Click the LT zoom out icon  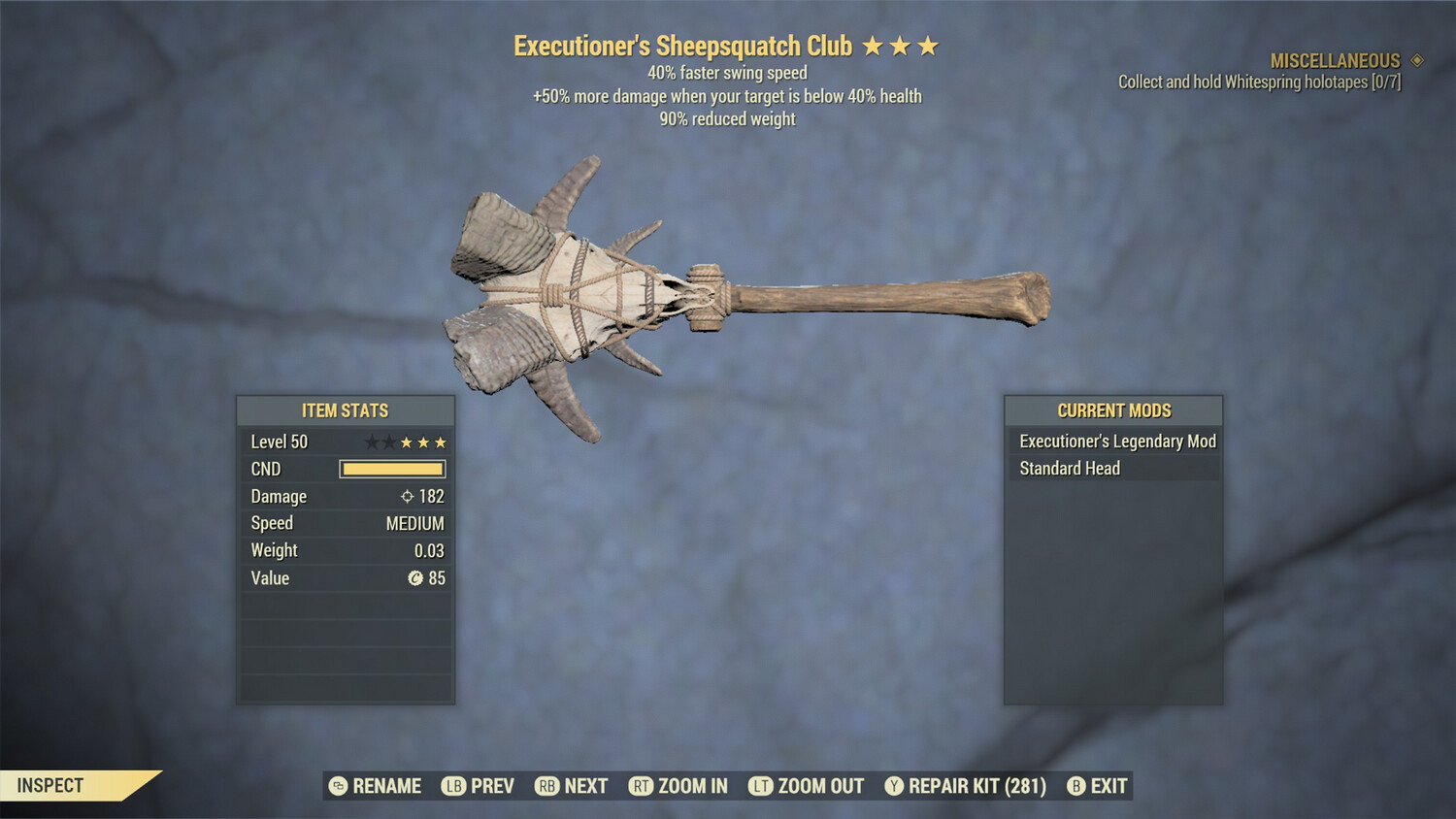click(763, 786)
